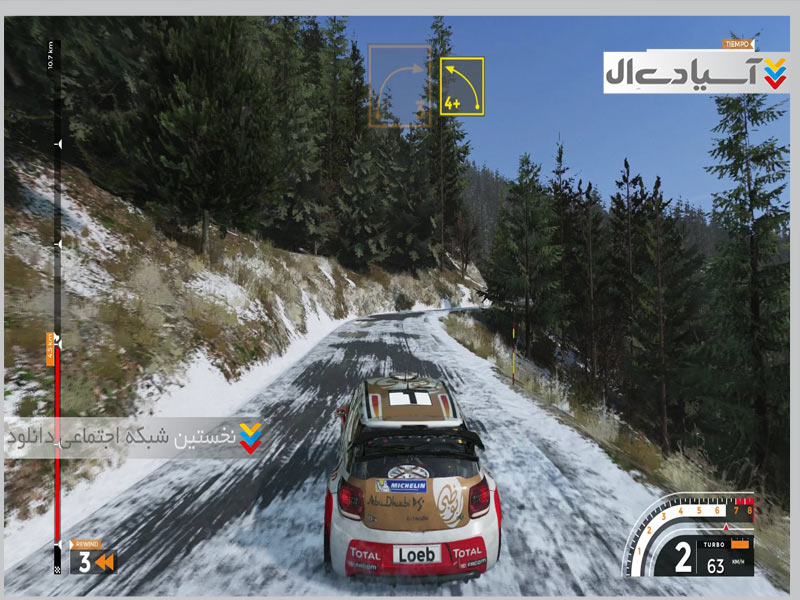Click the Persian download network banner
This screenshot has width=800, height=600.
tap(134, 438)
